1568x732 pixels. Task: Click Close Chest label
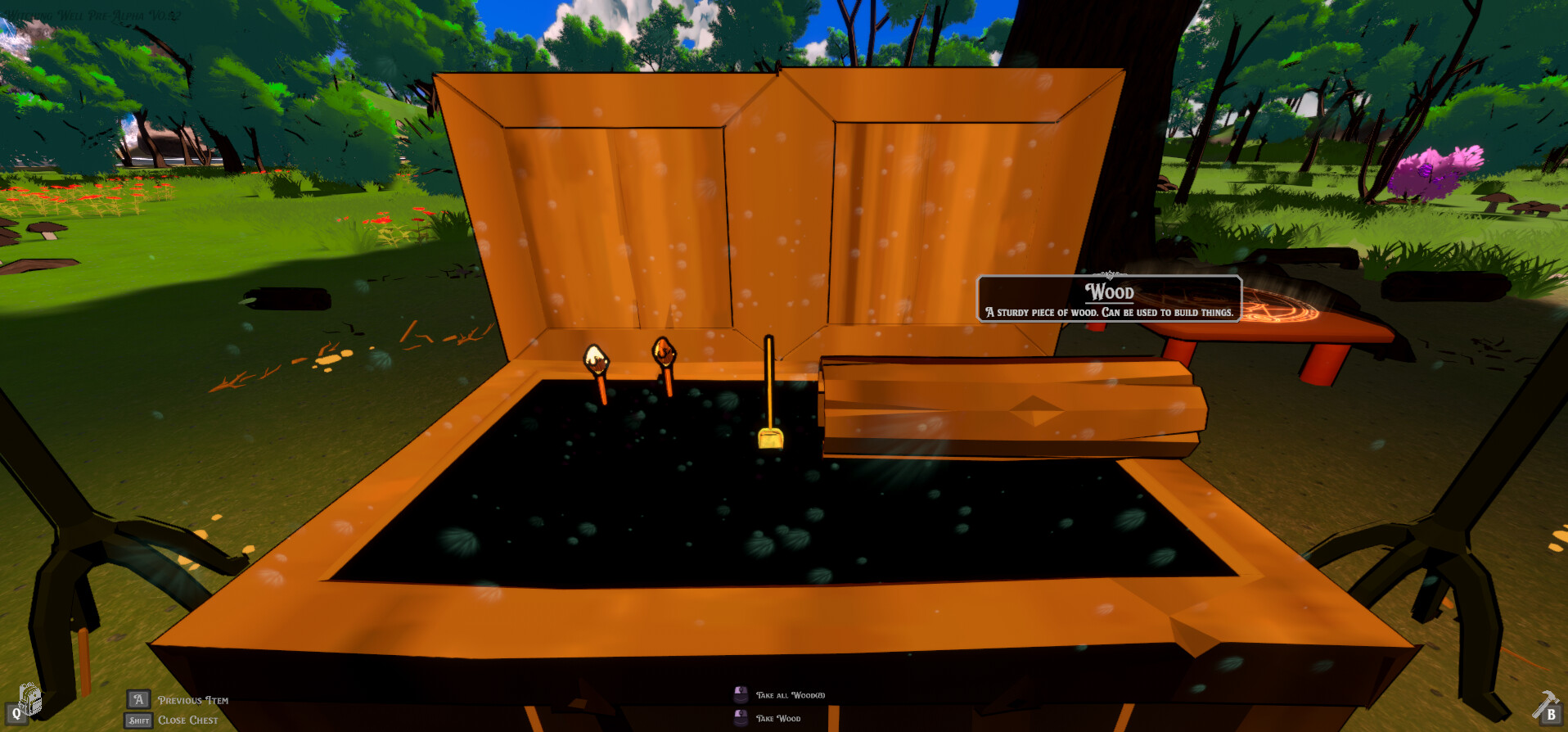pyautogui.click(x=190, y=720)
